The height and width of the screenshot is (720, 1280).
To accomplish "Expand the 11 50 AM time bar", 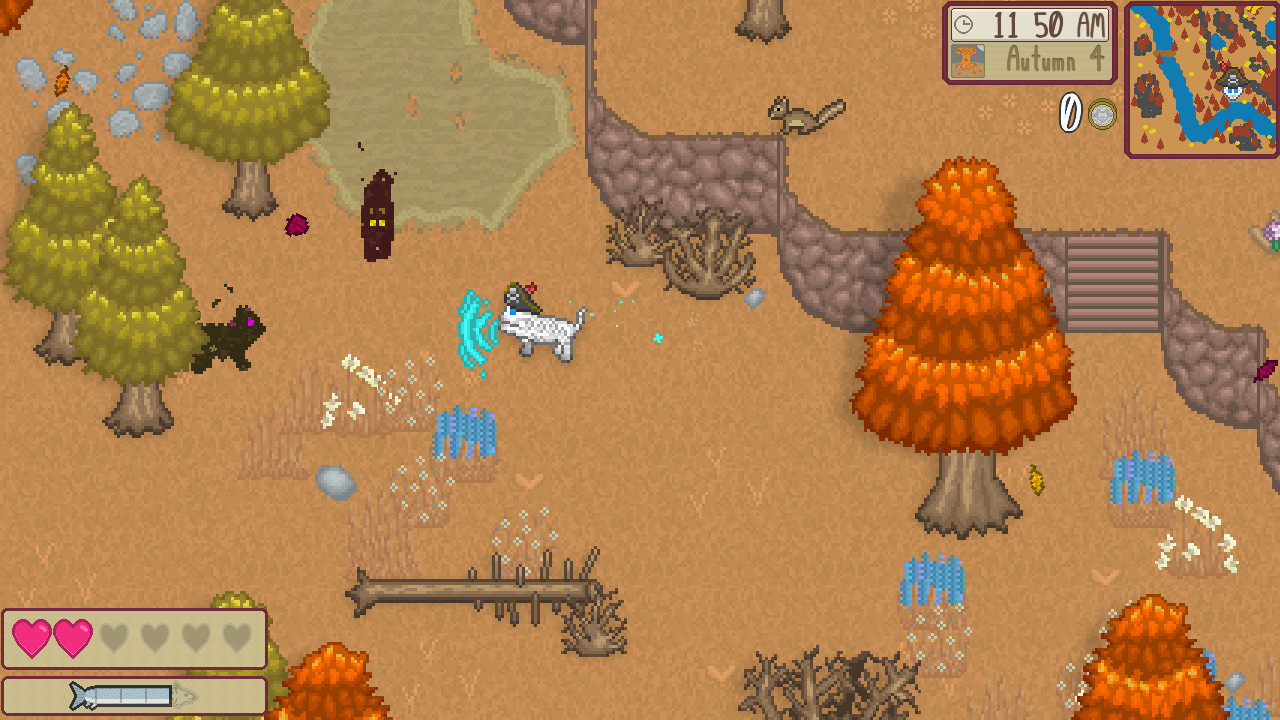I will pos(1030,26).
